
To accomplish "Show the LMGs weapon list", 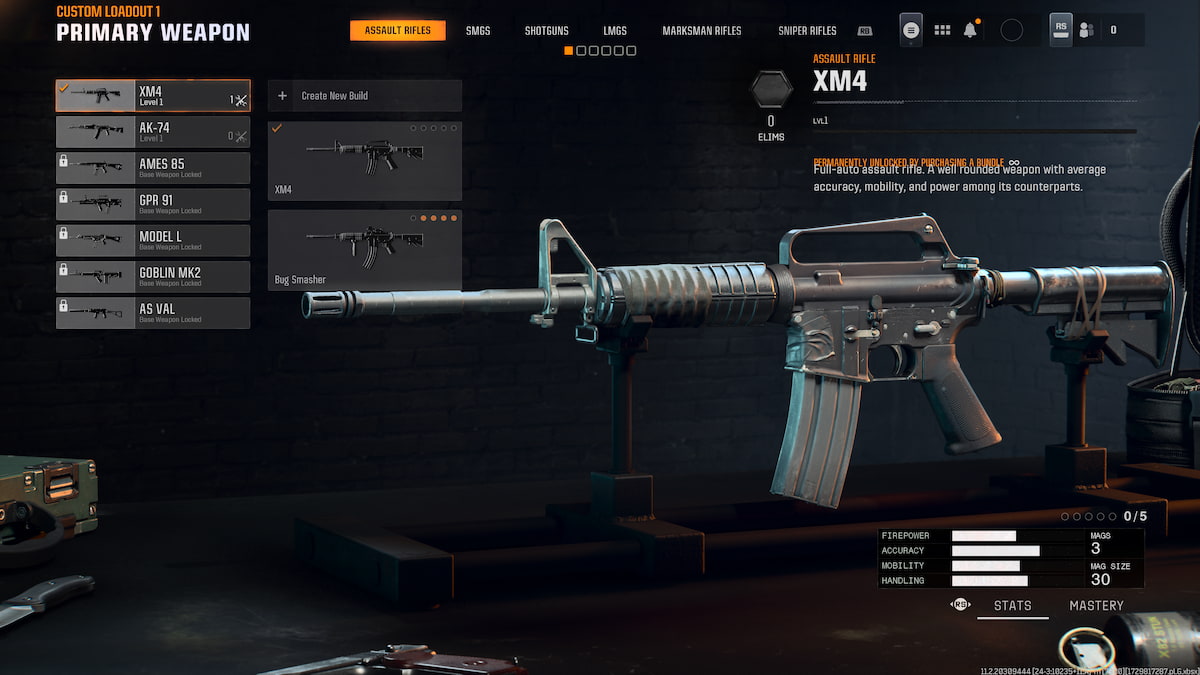I will tap(615, 30).
